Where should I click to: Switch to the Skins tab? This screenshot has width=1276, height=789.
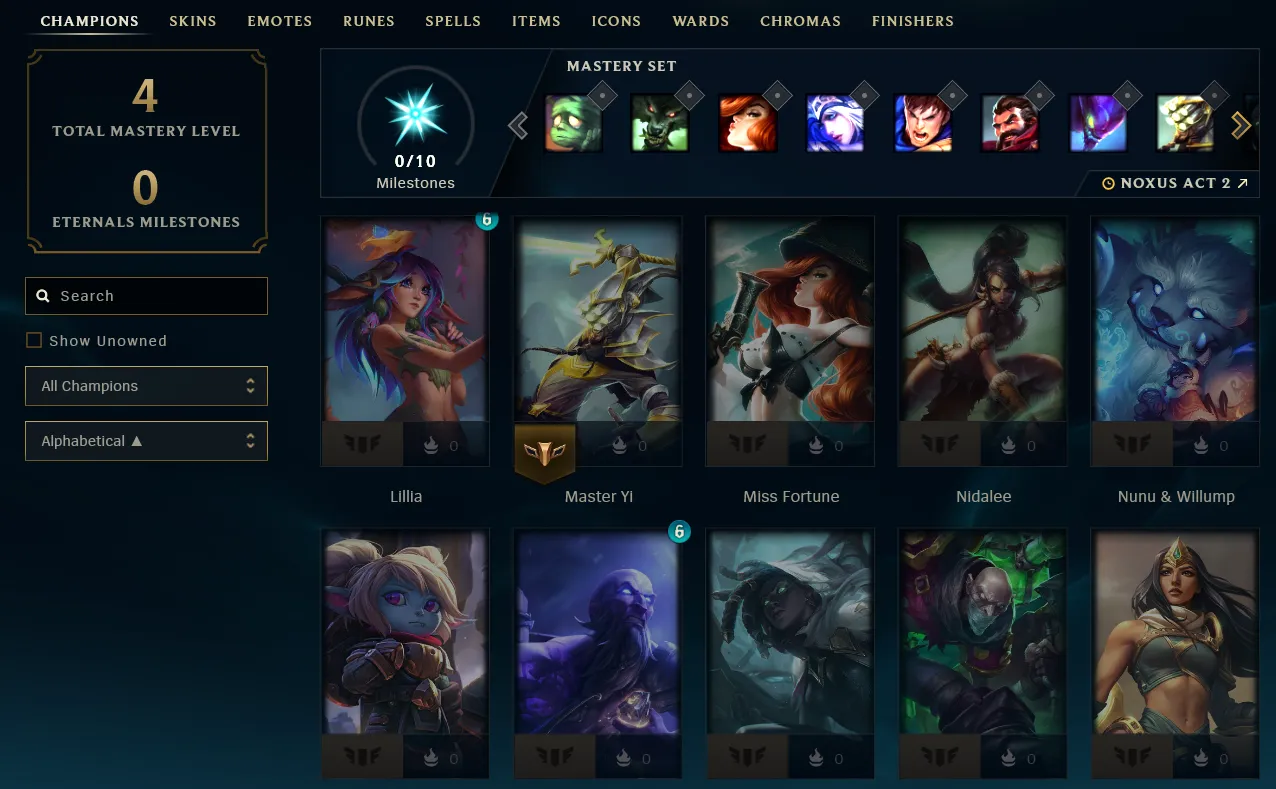pyautogui.click(x=192, y=21)
